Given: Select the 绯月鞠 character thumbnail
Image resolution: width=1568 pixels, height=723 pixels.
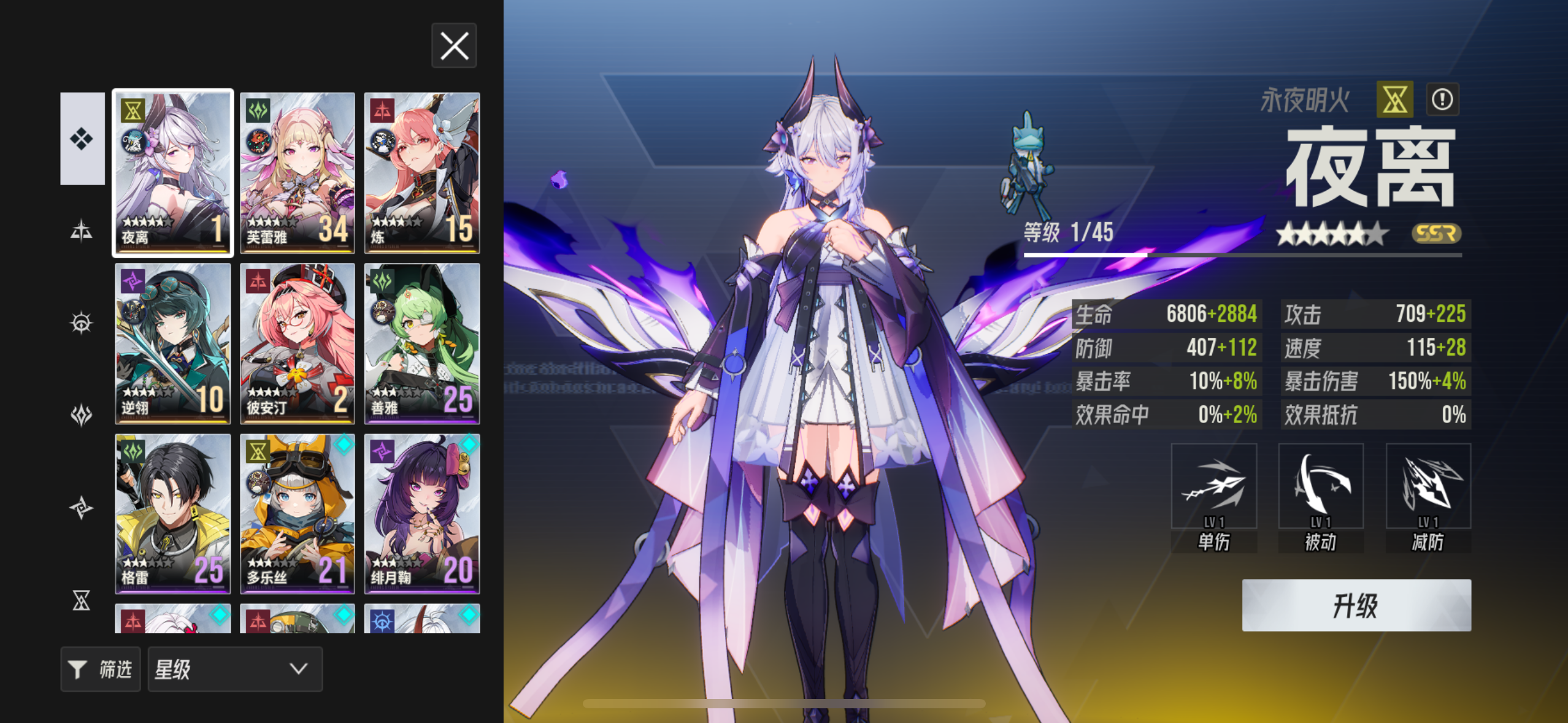Looking at the screenshot, I should (422, 514).
